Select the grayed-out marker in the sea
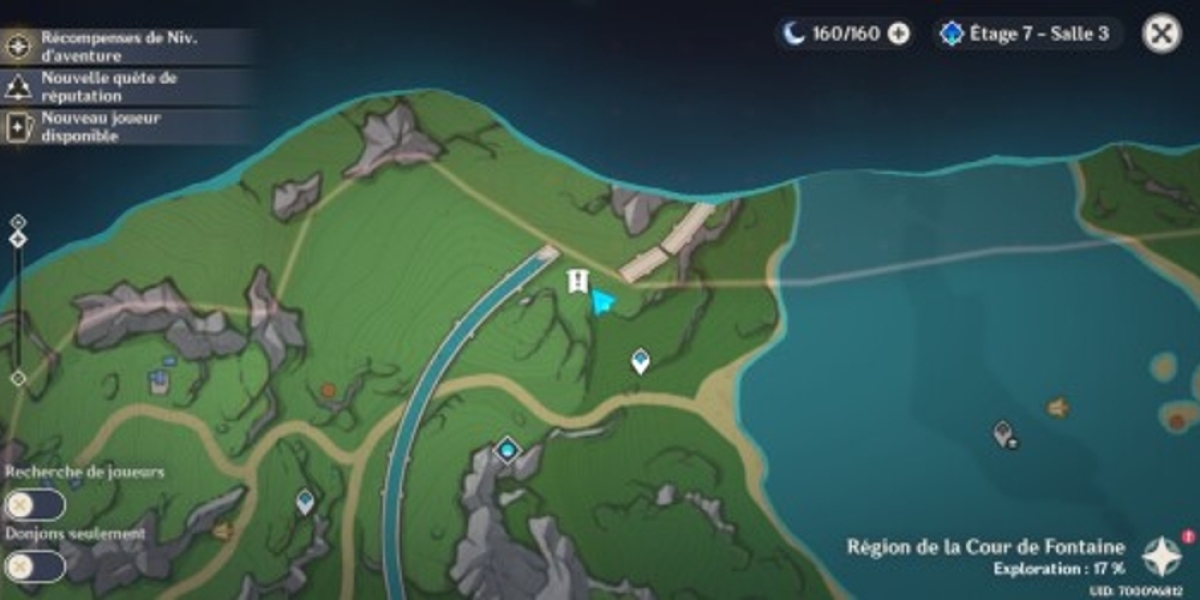1200x600 pixels. click(x=1004, y=434)
